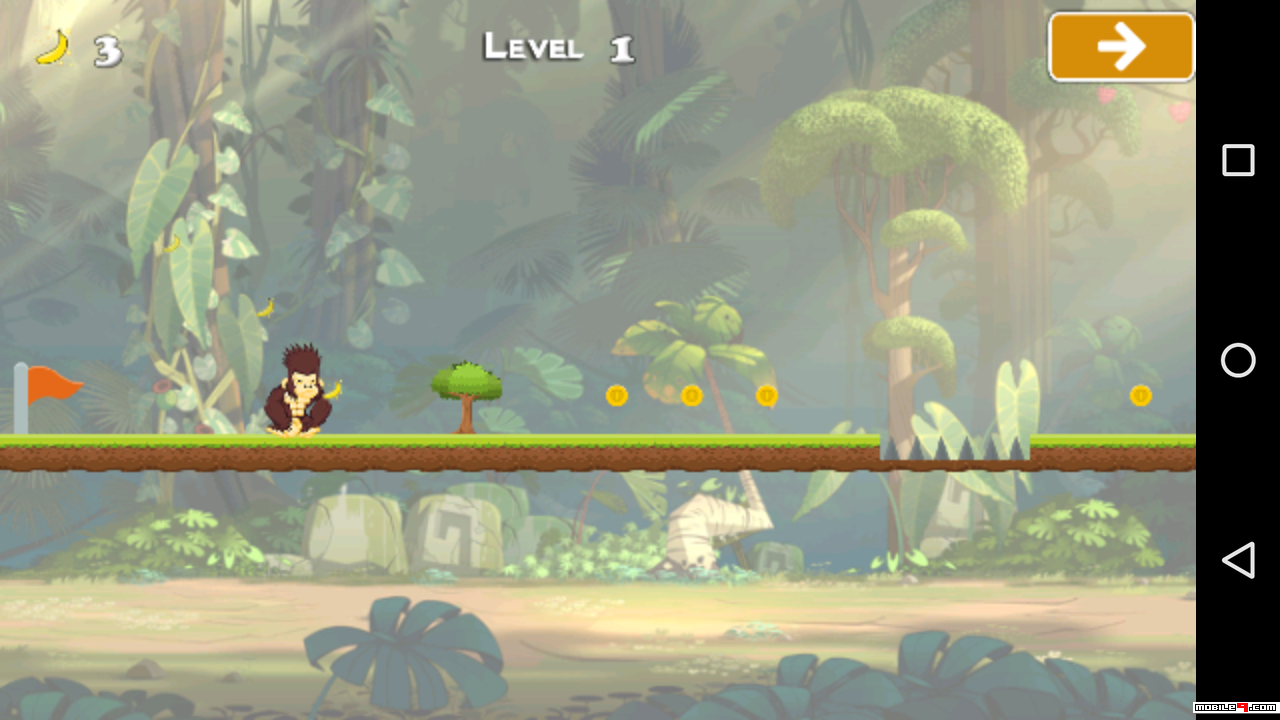Tap the orange arrow button
The image size is (1280, 720).
tap(1121, 47)
